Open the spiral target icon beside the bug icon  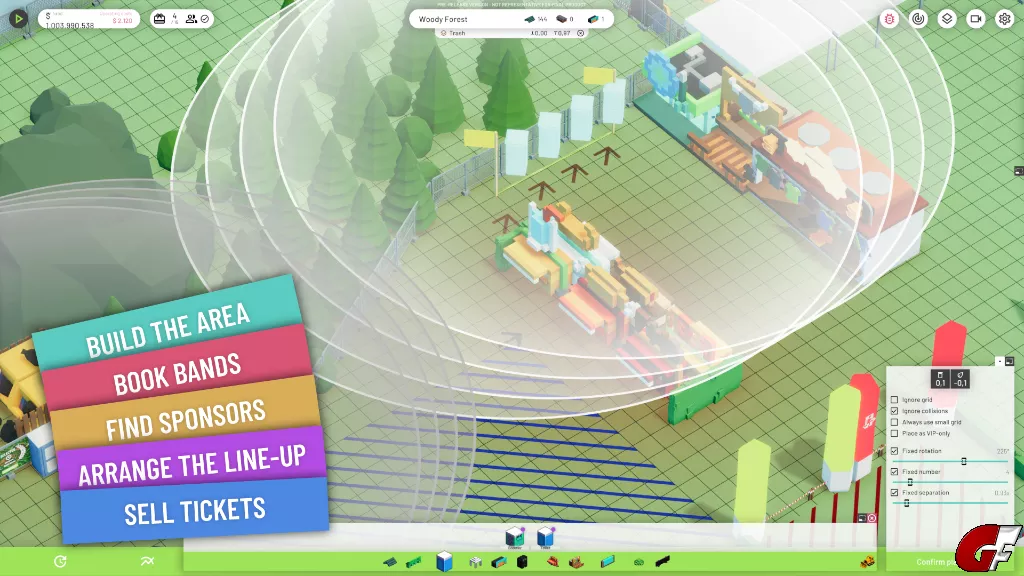[x=919, y=19]
